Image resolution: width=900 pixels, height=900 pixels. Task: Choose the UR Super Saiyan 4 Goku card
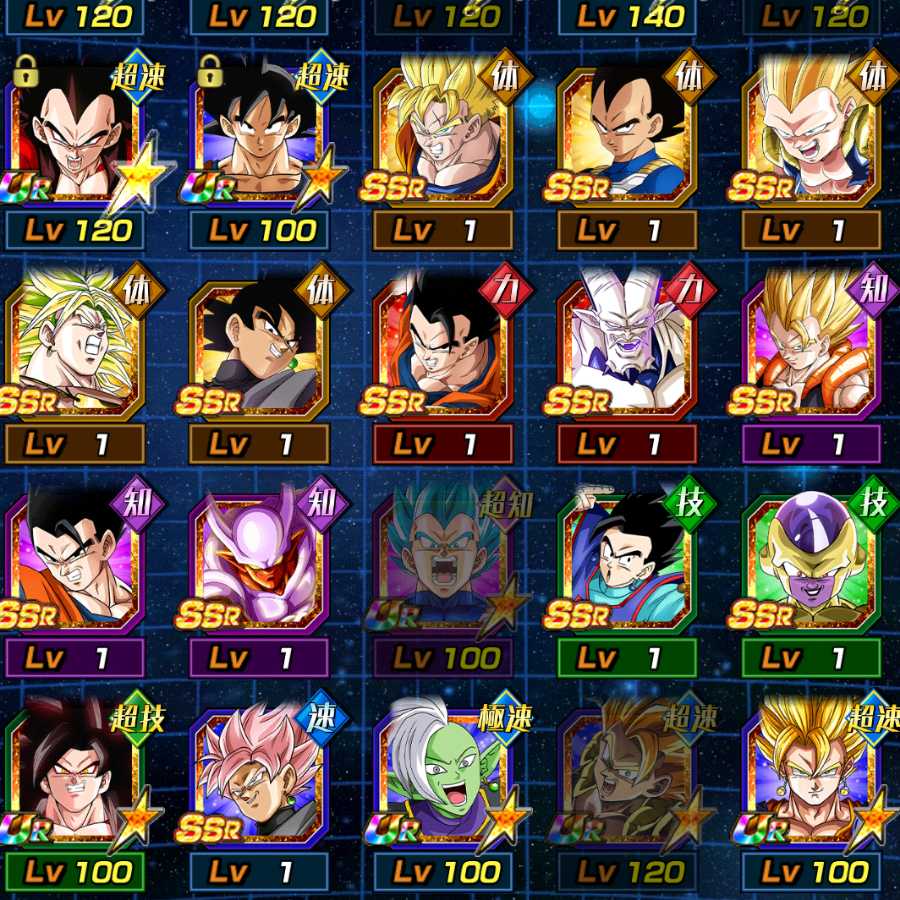point(77,775)
